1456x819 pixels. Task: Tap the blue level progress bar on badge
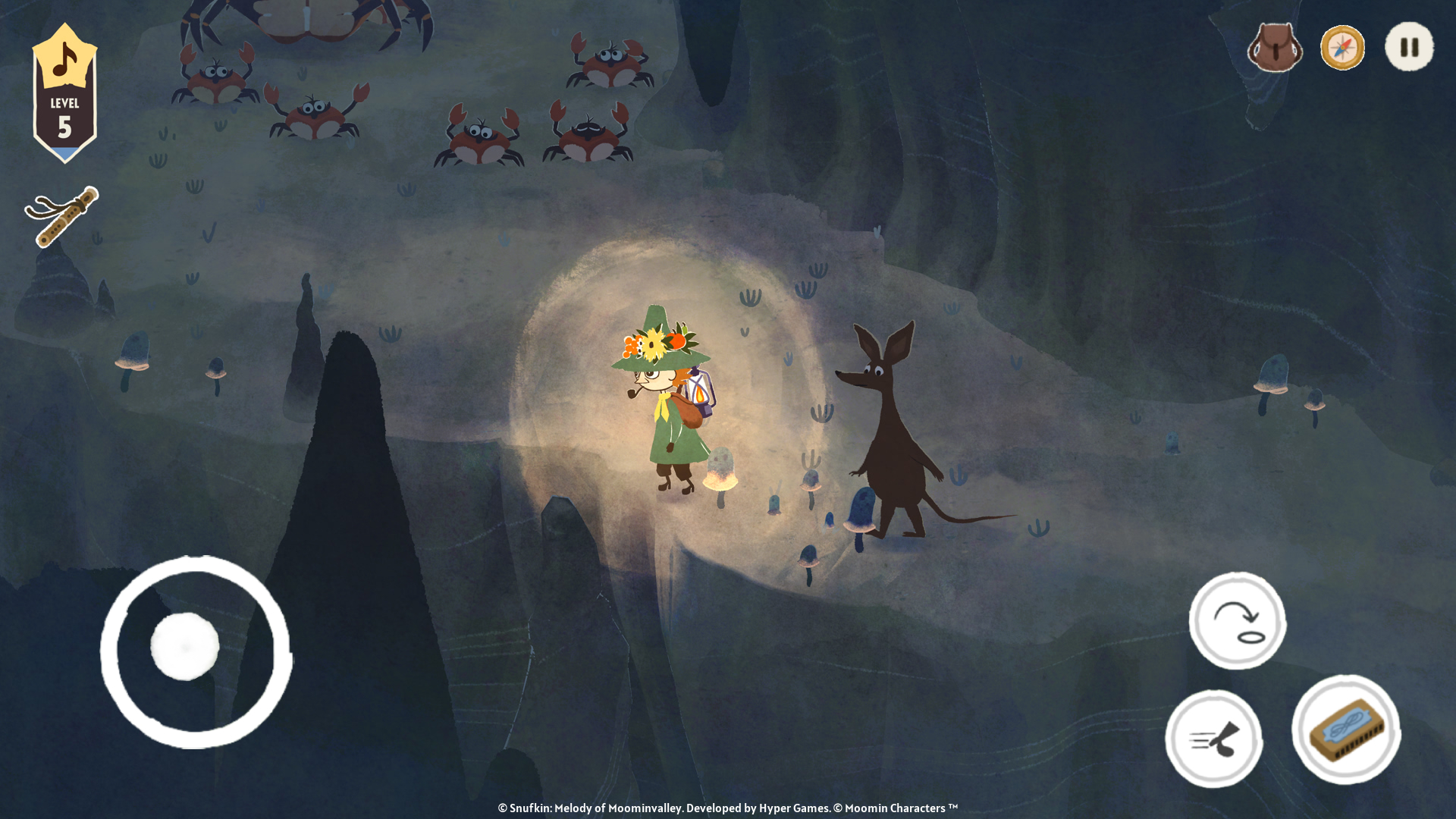(64, 150)
